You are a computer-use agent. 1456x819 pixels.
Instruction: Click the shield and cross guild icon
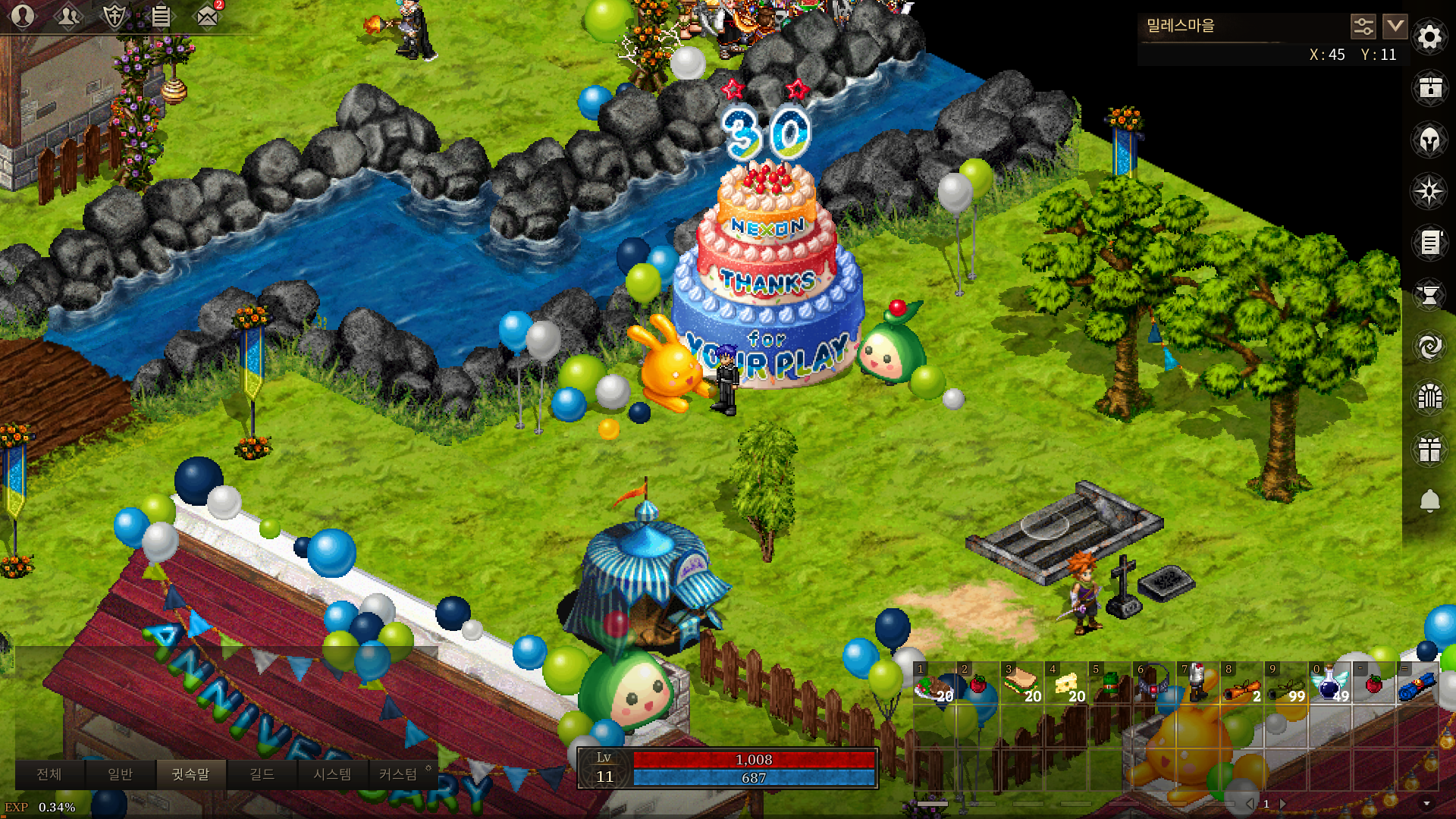[115, 16]
